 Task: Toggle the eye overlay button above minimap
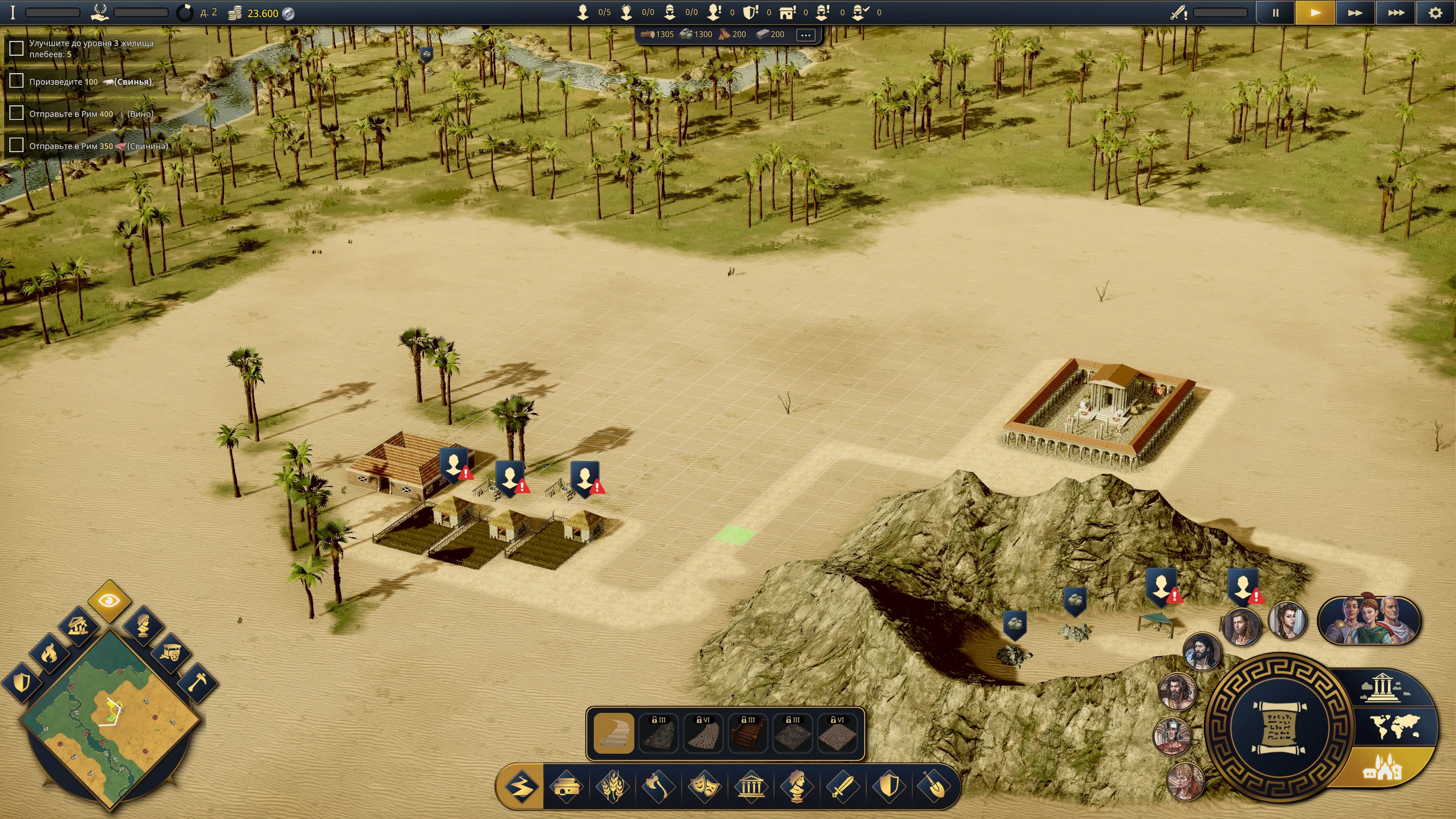pos(109,600)
